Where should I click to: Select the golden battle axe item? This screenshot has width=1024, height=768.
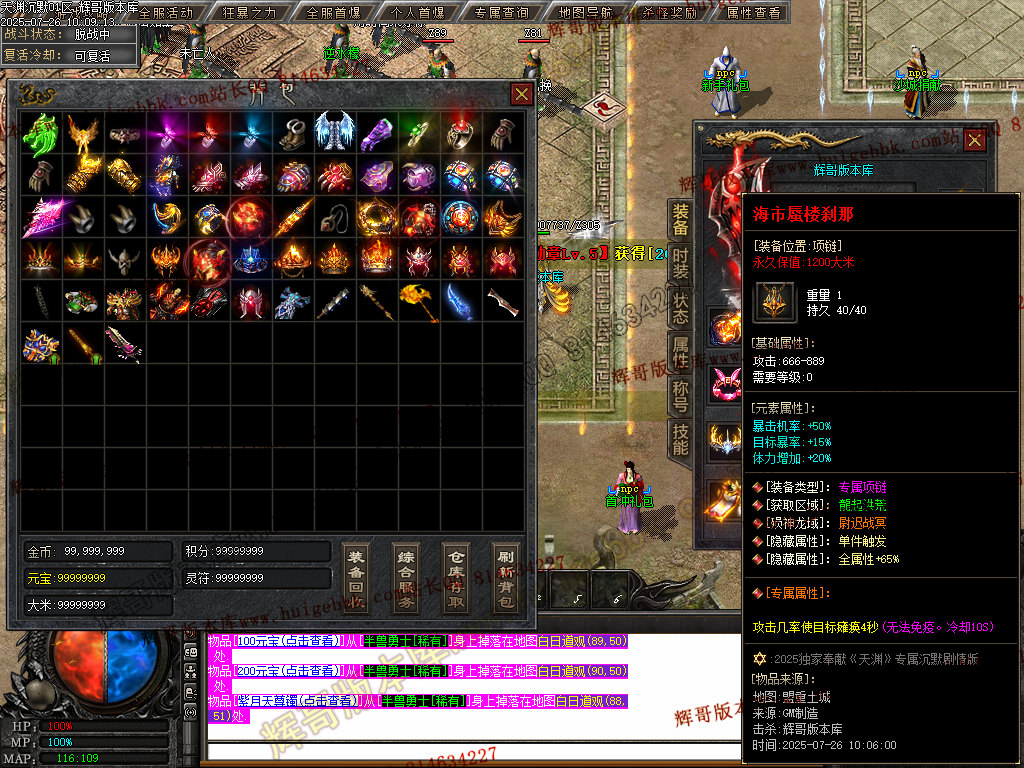pos(418,300)
